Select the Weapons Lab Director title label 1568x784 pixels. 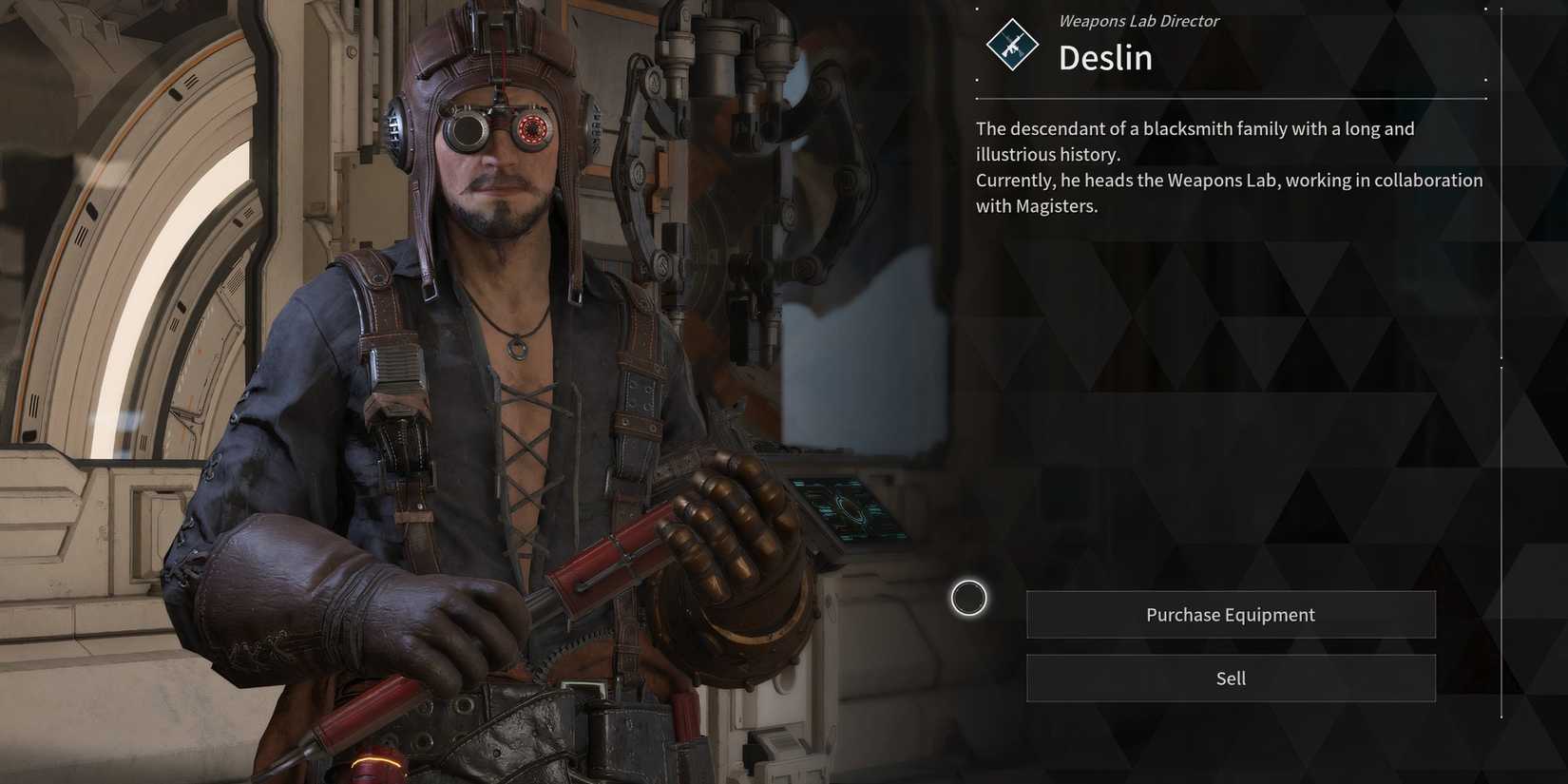1137,20
